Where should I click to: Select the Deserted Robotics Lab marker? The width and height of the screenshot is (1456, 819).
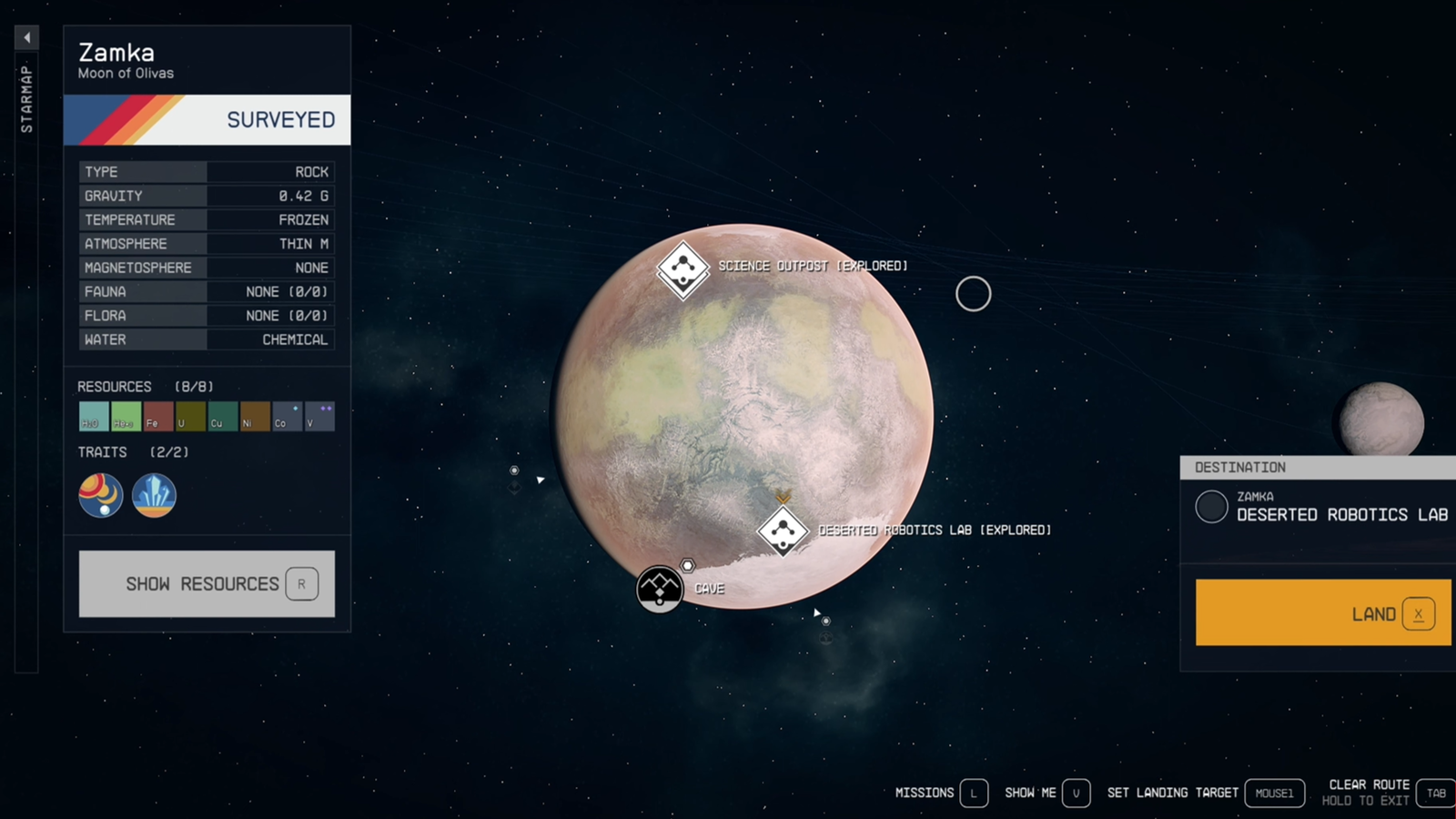click(x=783, y=531)
